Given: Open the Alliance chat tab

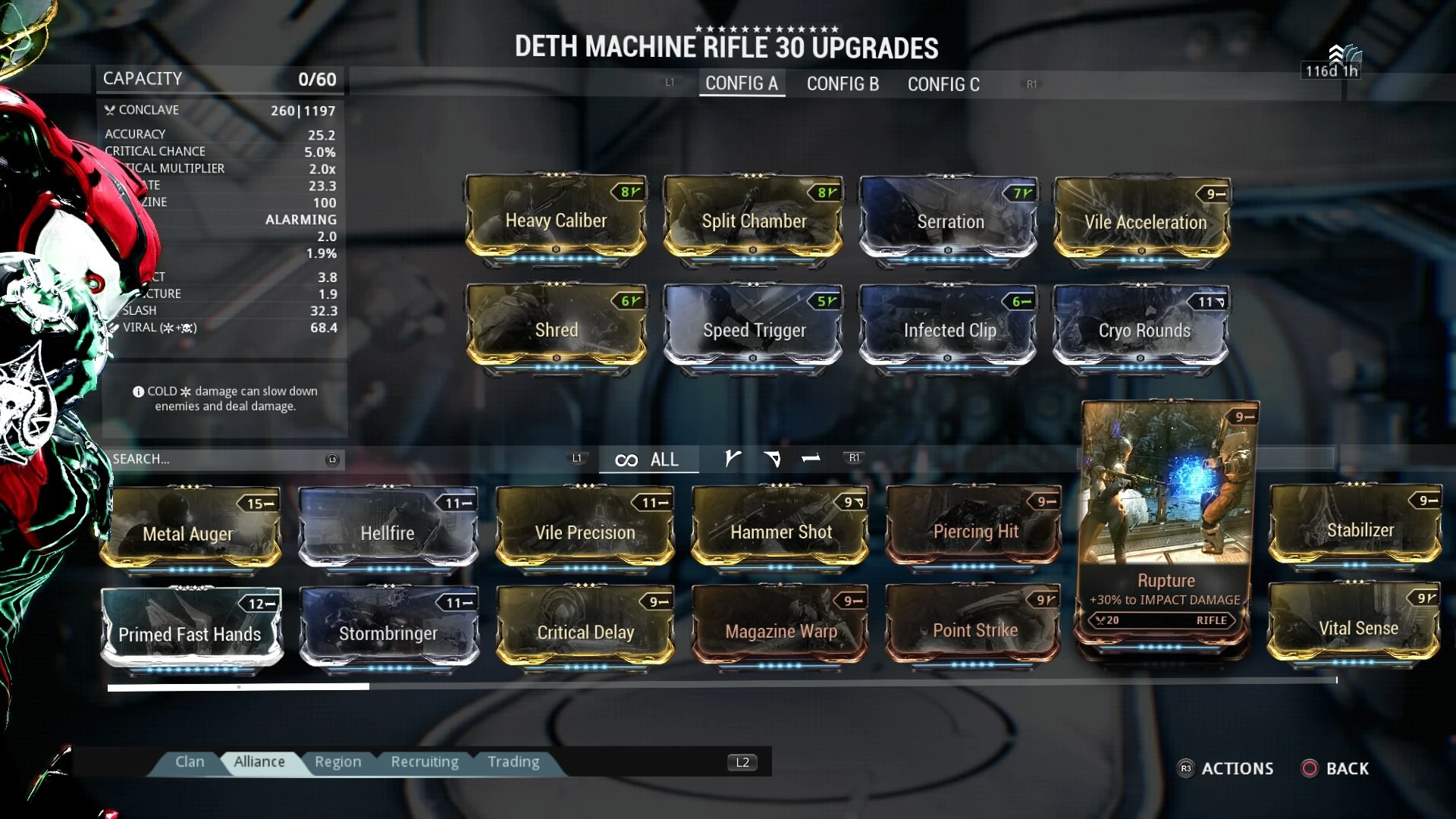Looking at the screenshot, I should click(x=259, y=761).
